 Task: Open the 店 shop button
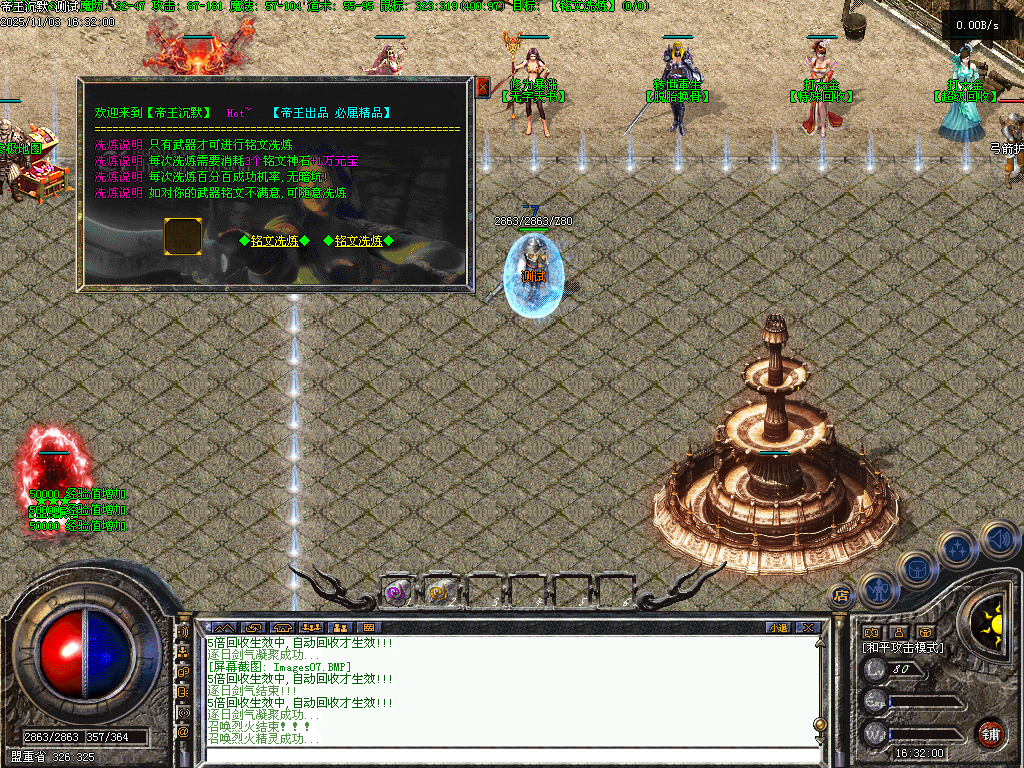click(841, 596)
